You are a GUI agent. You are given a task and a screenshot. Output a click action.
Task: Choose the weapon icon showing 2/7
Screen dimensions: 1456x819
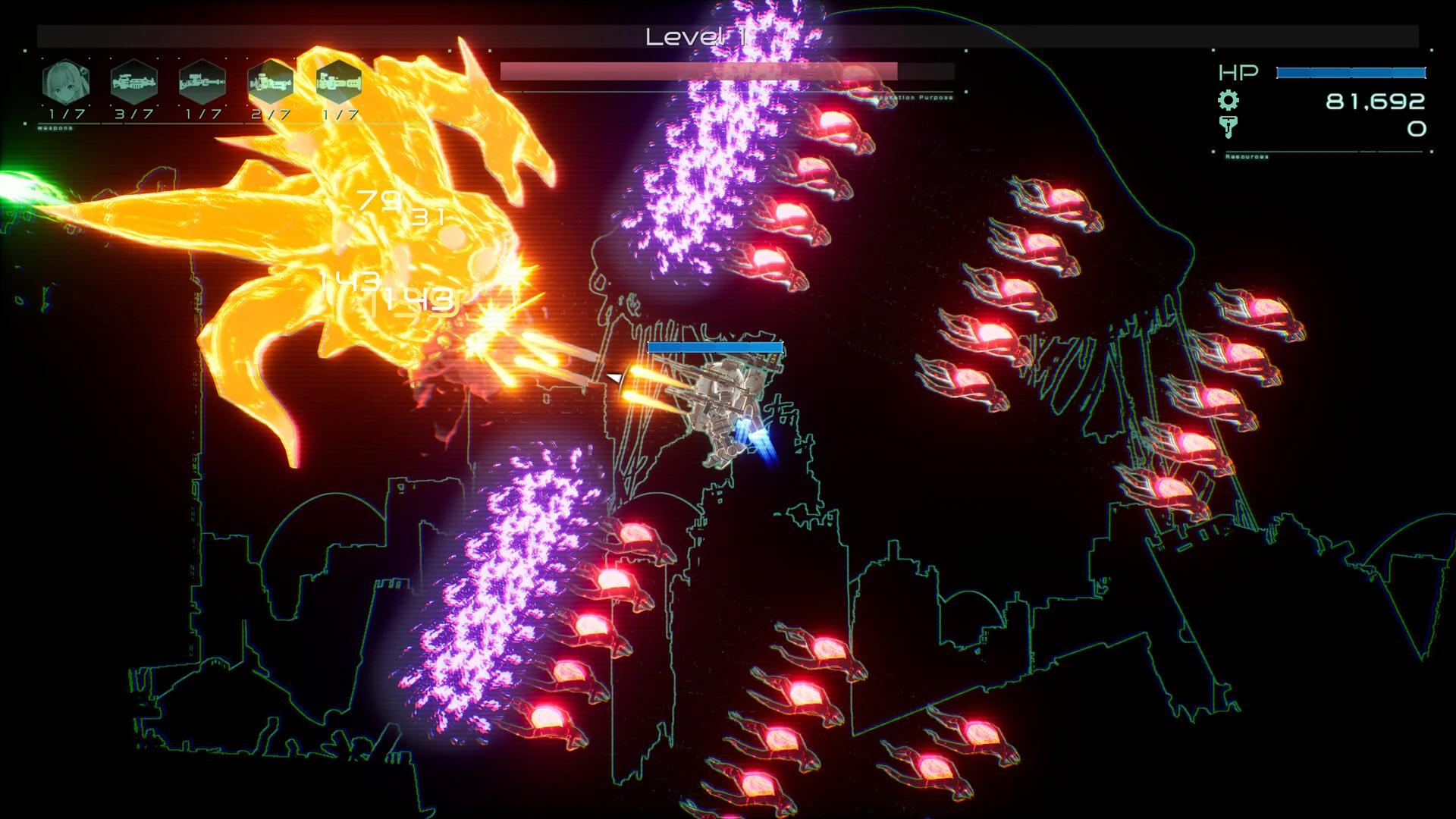271,82
